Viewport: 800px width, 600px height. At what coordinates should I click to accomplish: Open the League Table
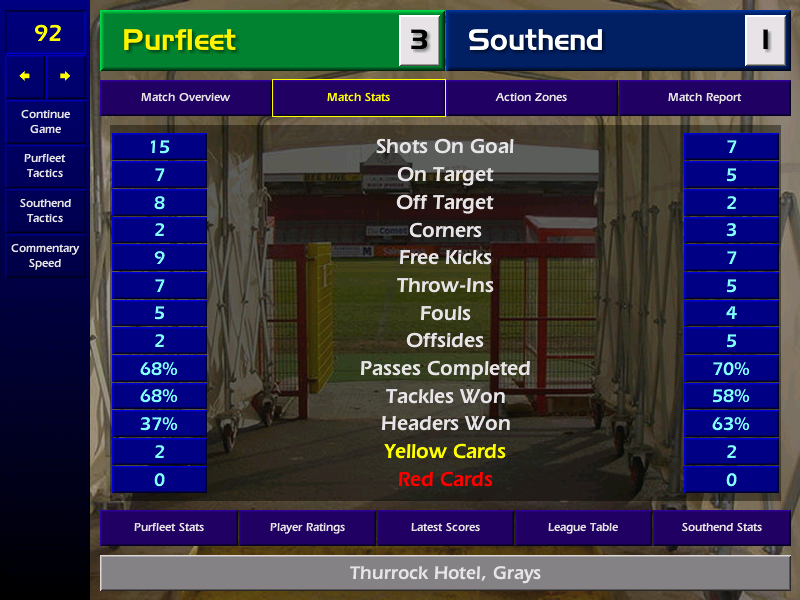pos(583,527)
